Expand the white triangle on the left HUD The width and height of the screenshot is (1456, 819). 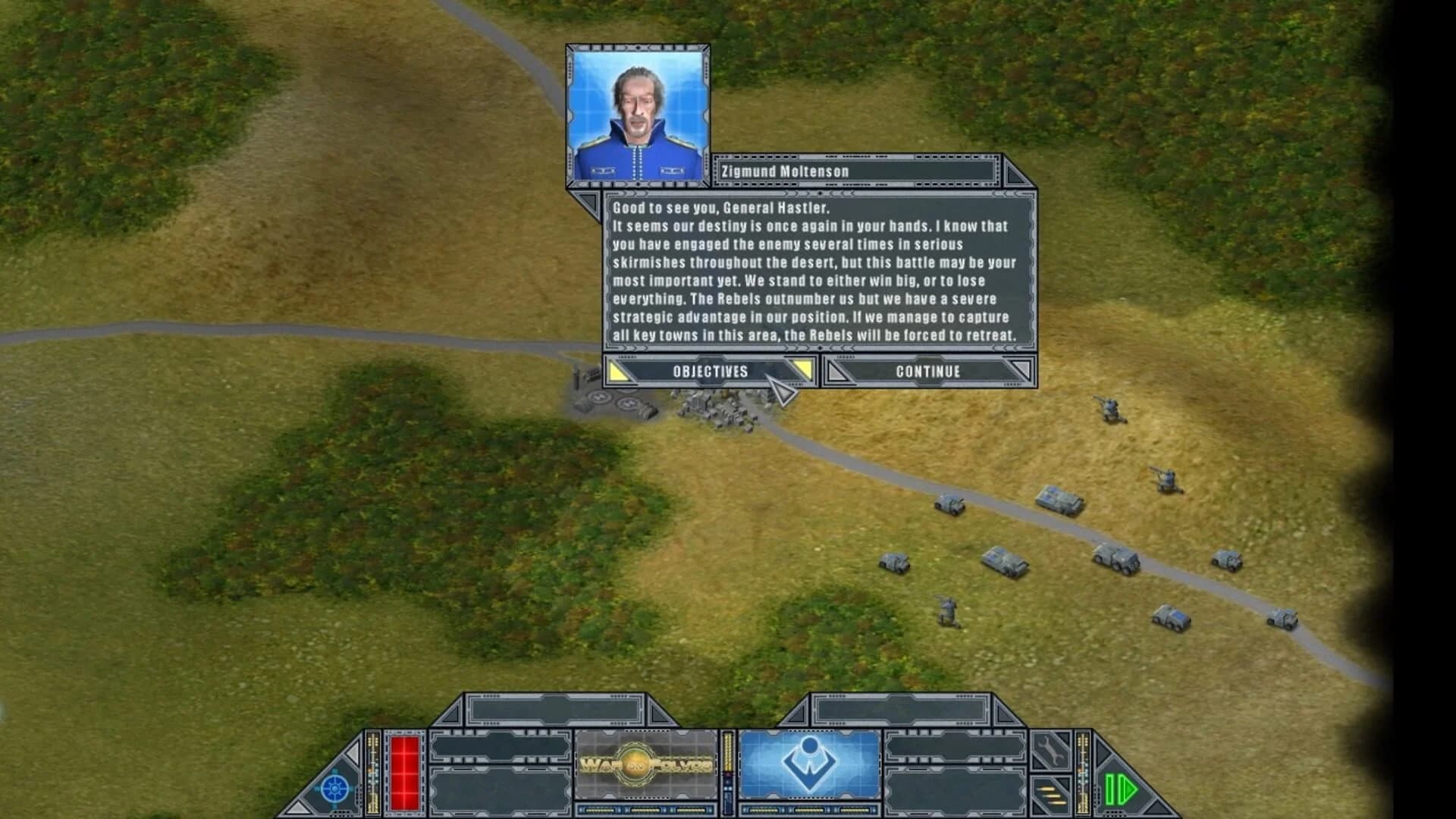click(x=353, y=753)
